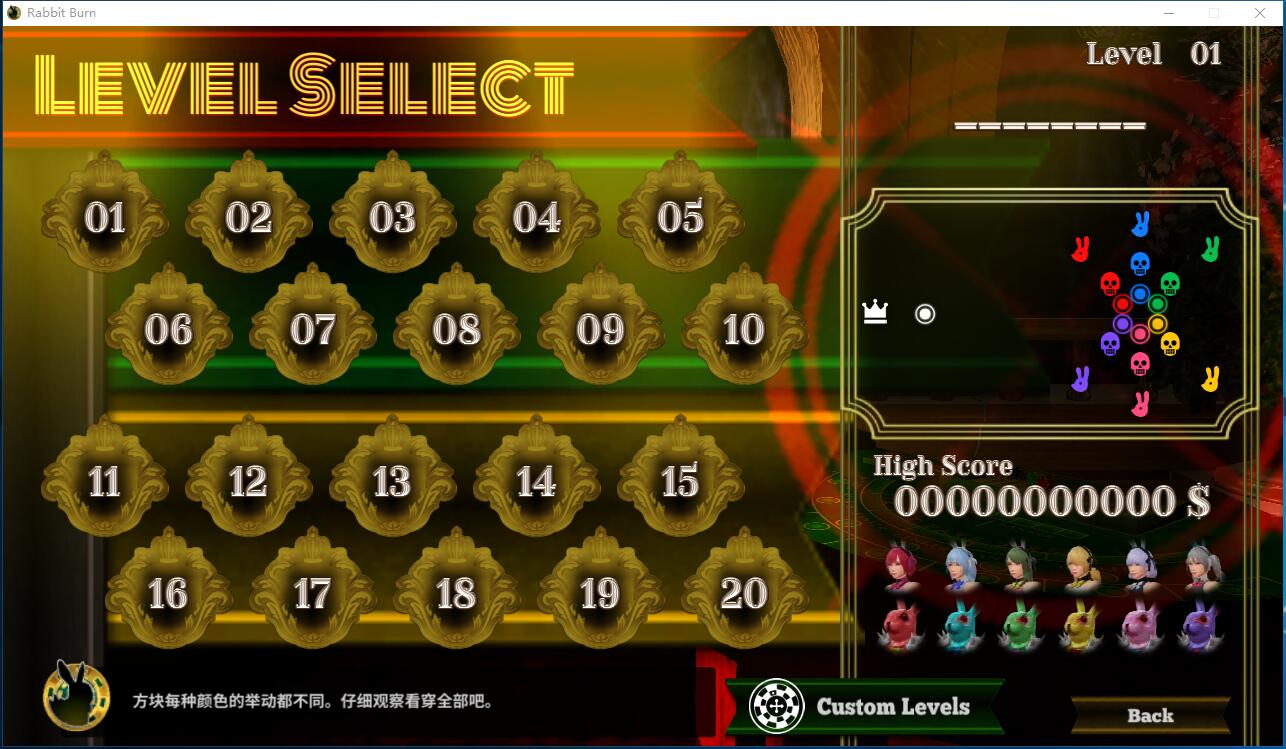Click the red-haired bunny girl portrait
This screenshot has height=749, width=1286.
[902, 565]
